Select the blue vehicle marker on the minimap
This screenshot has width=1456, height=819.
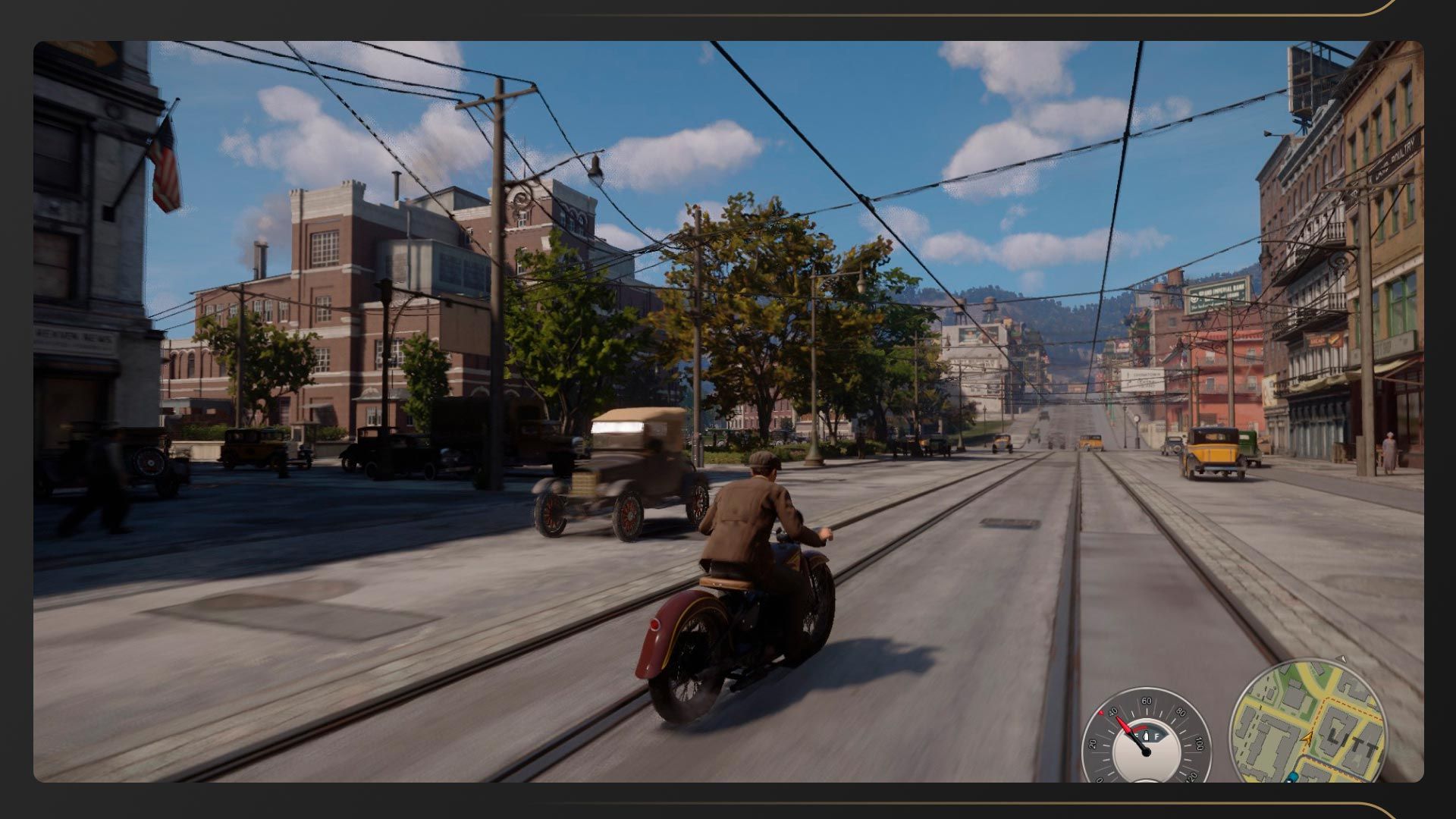(1291, 777)
